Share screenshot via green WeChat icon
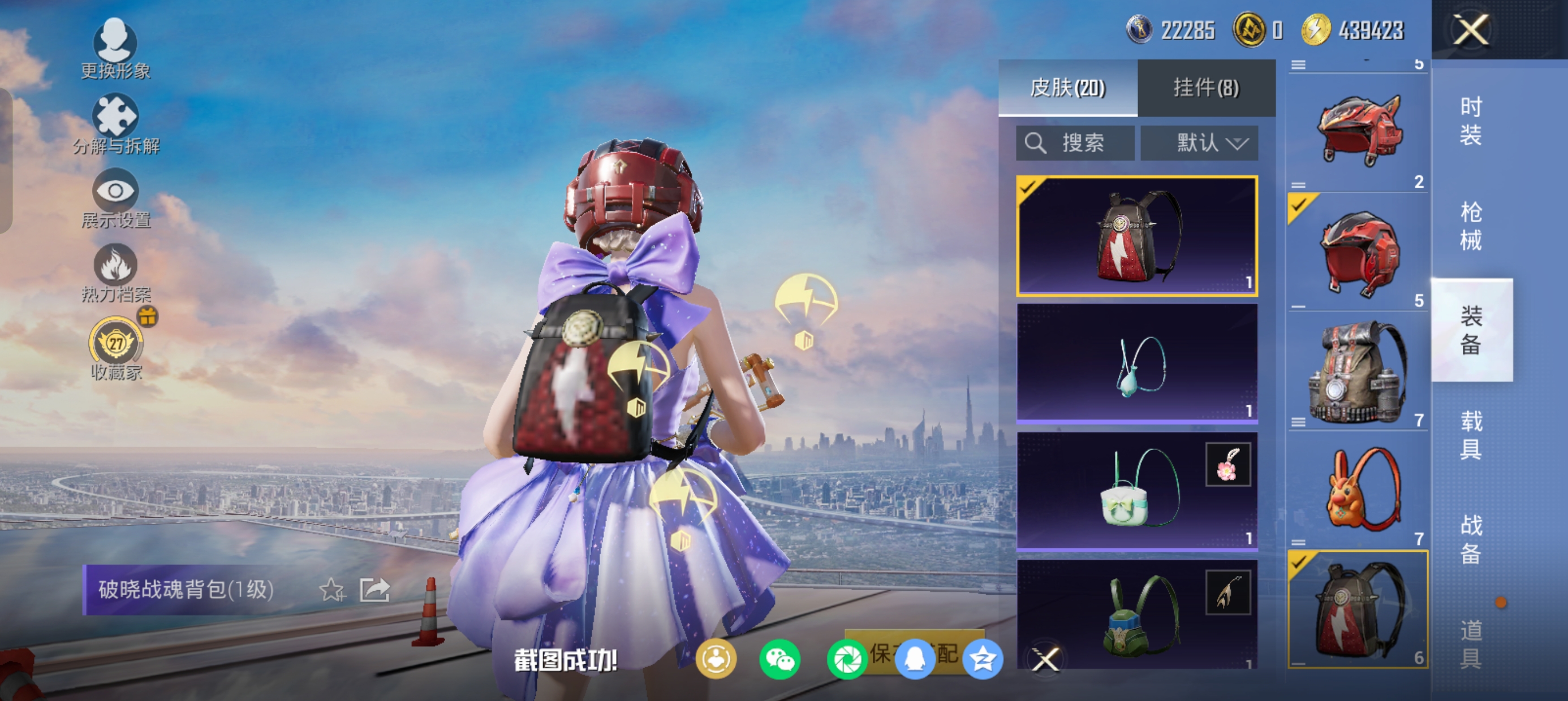The height and width of the screenshot is (701, 1568). (779, 659)
